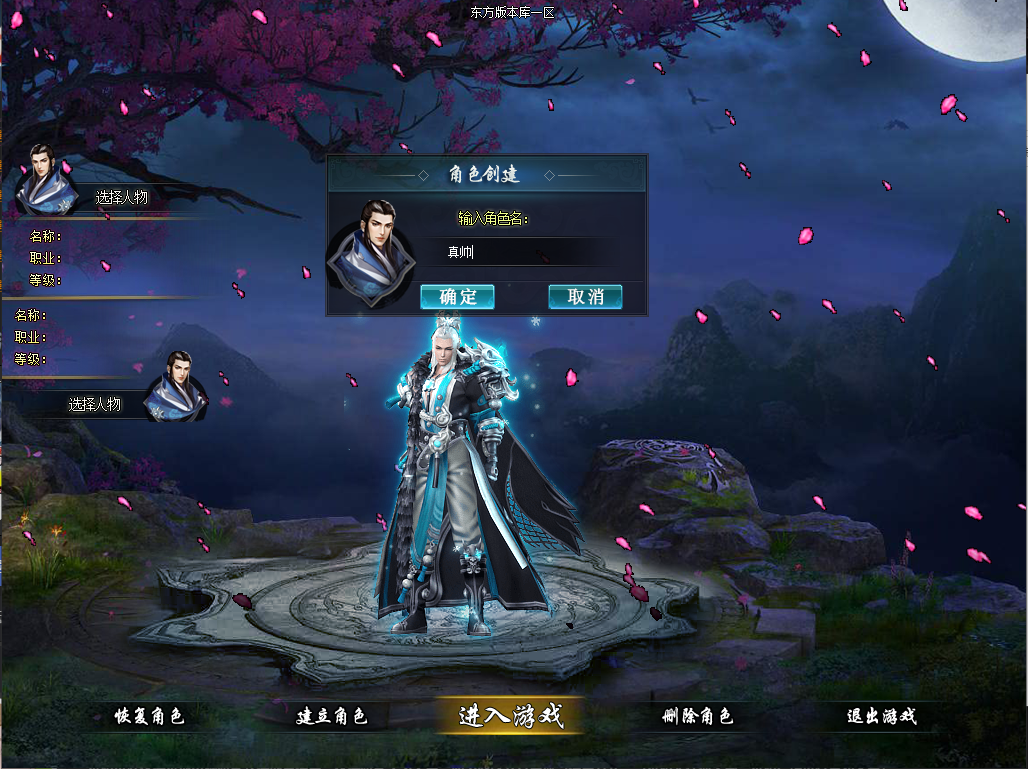This screenshot has height=769, width=1028.
Task: Choose 删除角色 to delete the character
Action: (x=698, y=717)
